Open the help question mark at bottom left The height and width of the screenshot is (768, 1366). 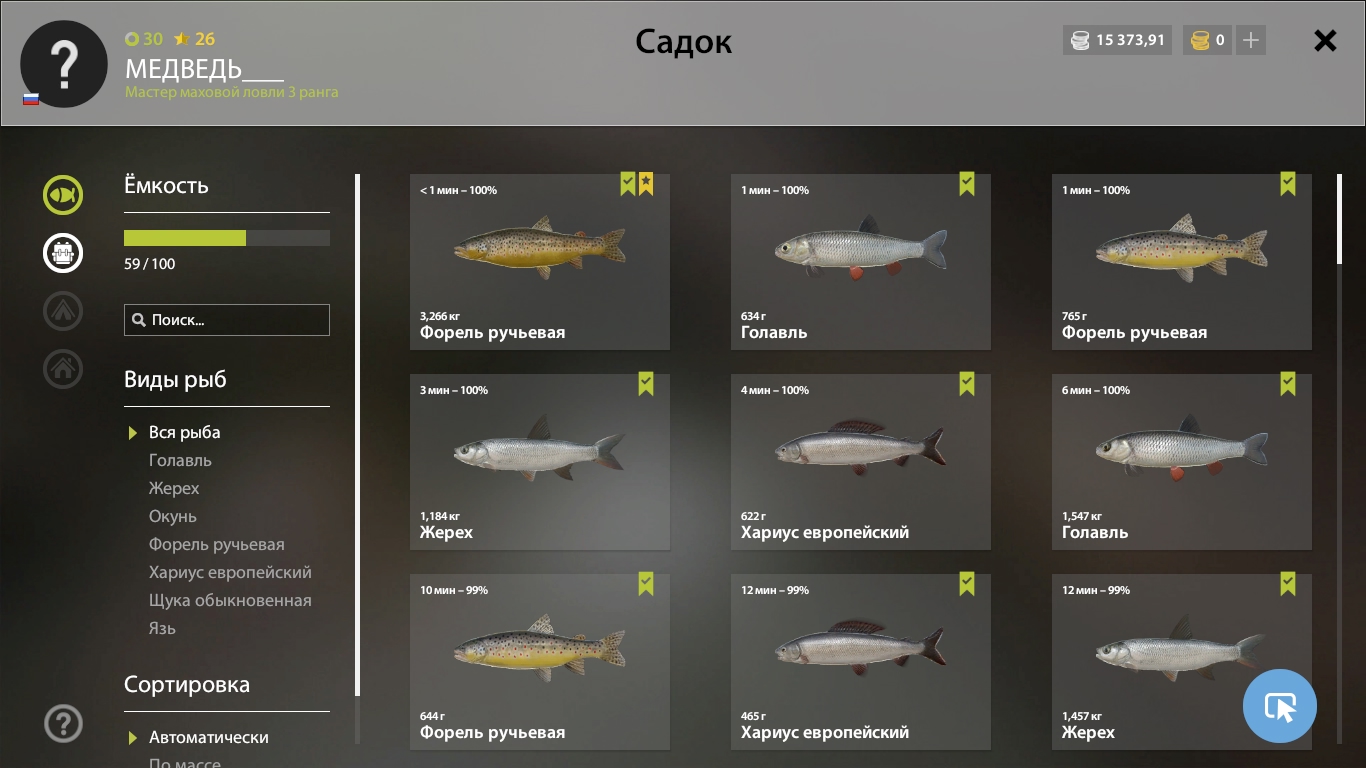(x=63, y=723)
